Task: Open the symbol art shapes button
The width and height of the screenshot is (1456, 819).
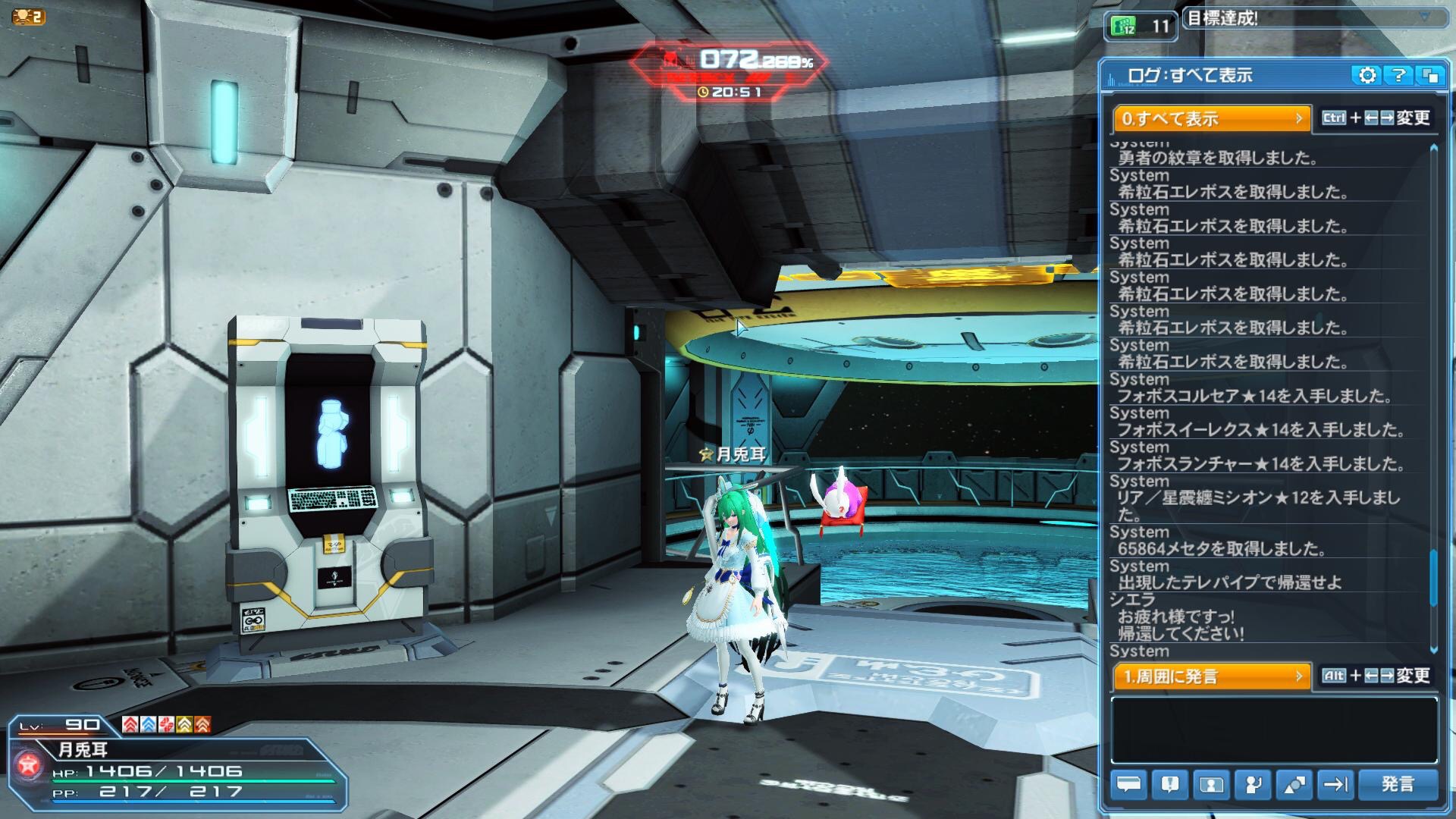Action: [1294, 784]
